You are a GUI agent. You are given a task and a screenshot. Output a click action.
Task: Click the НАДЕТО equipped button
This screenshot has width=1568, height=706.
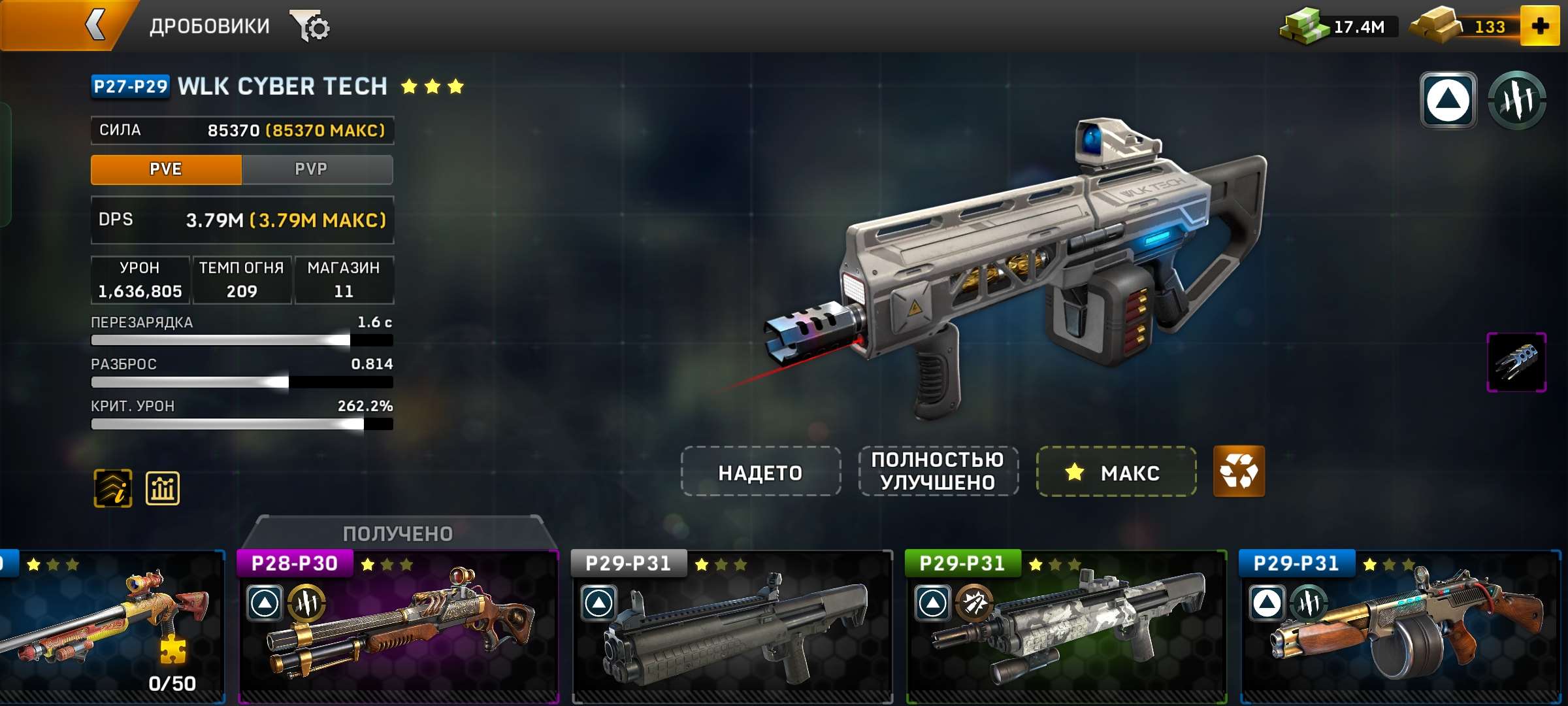tap(760, 472)
